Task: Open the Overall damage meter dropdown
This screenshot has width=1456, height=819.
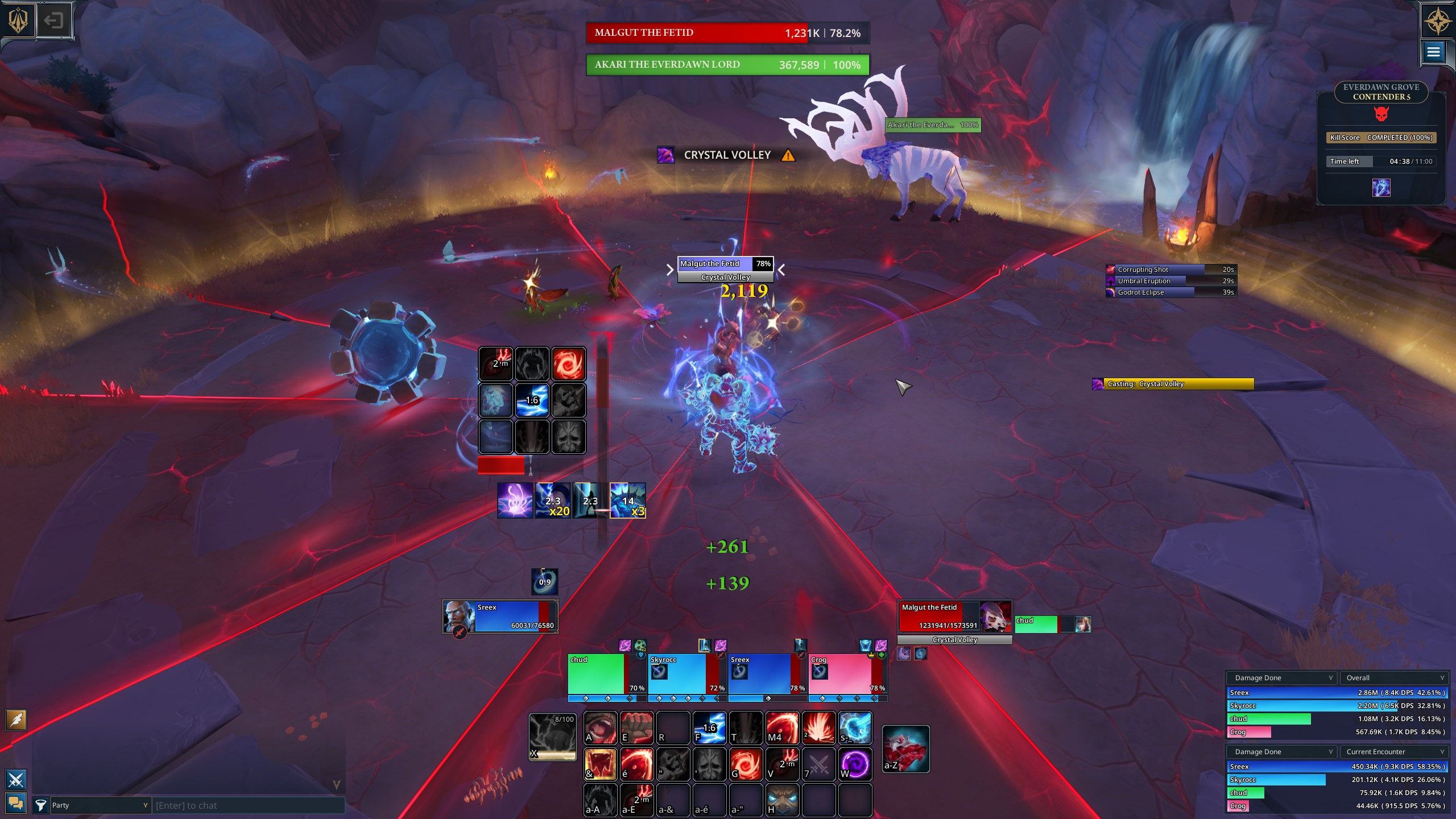Action: 1393,678
